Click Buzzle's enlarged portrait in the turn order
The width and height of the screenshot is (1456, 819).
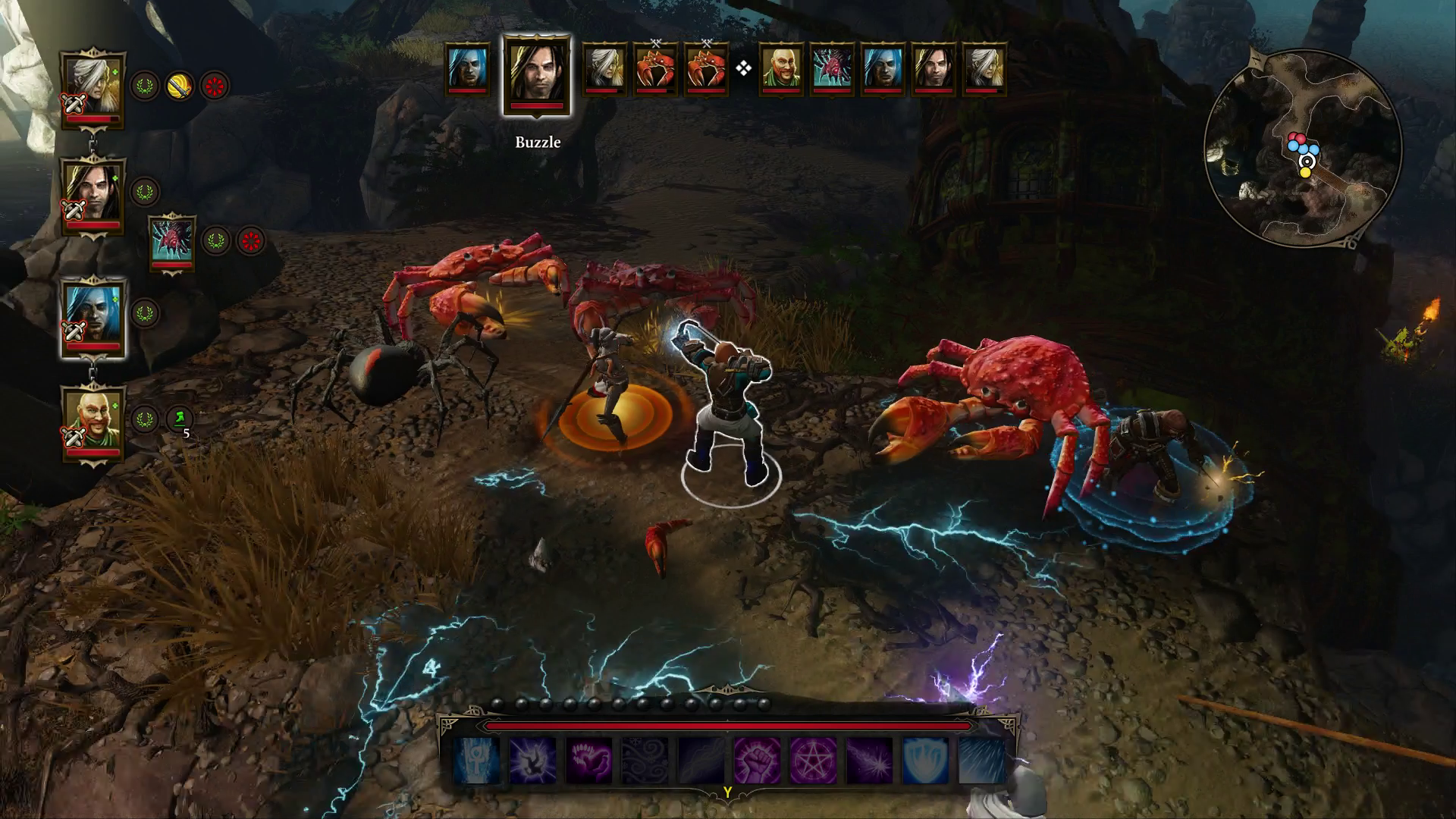(537, 74)
